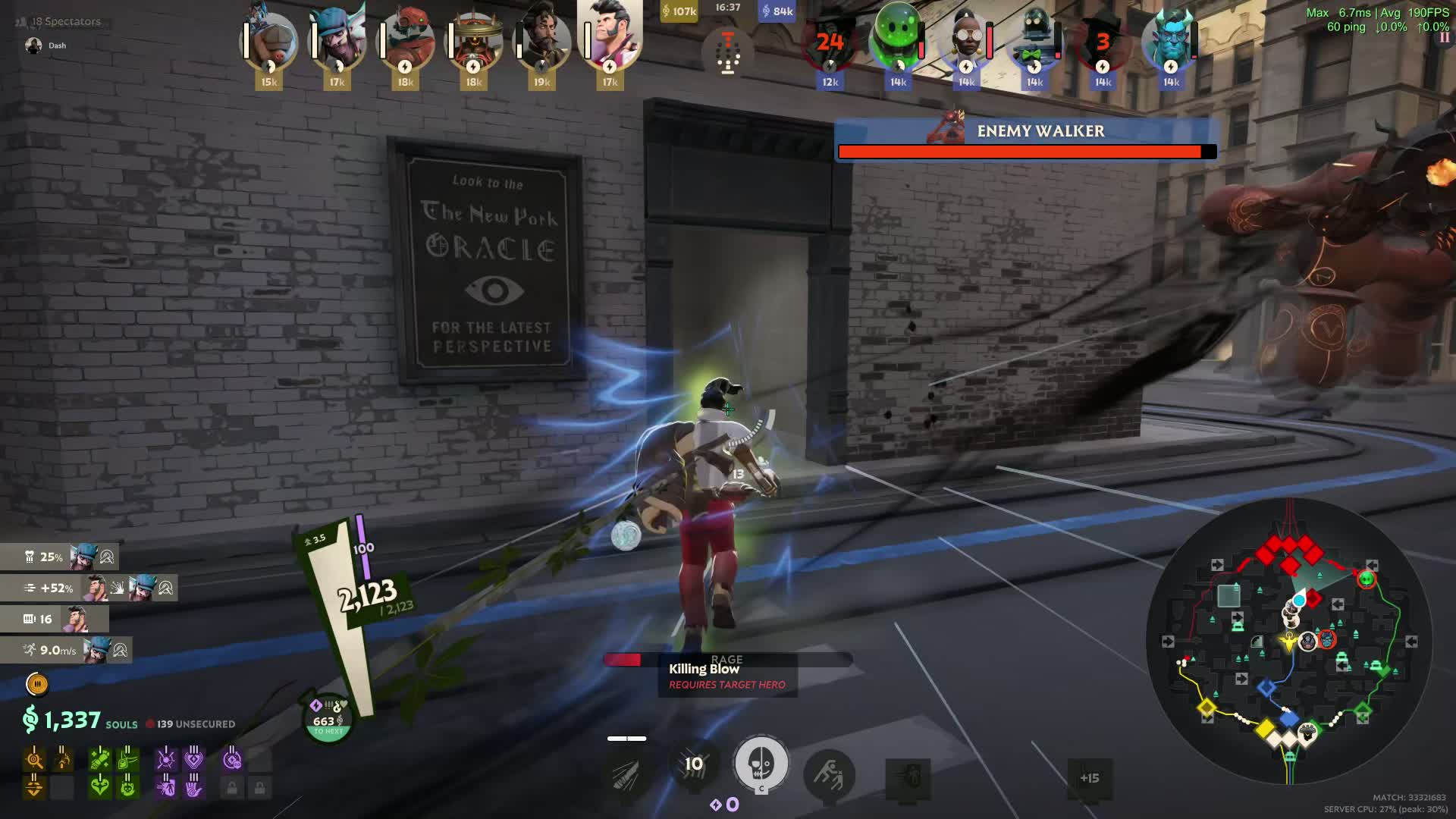Choose the enlarged pompadour hero portrait
Viewport: 1456px width, 819px height.
(x=610, y=34)
